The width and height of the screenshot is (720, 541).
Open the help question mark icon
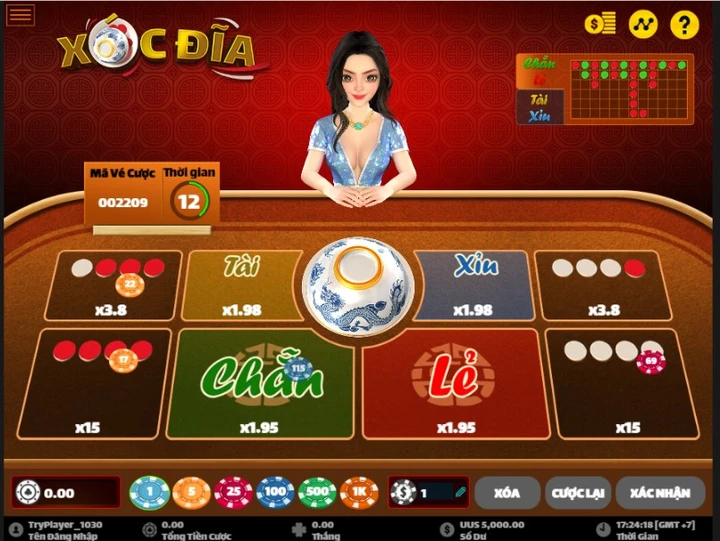684,25
